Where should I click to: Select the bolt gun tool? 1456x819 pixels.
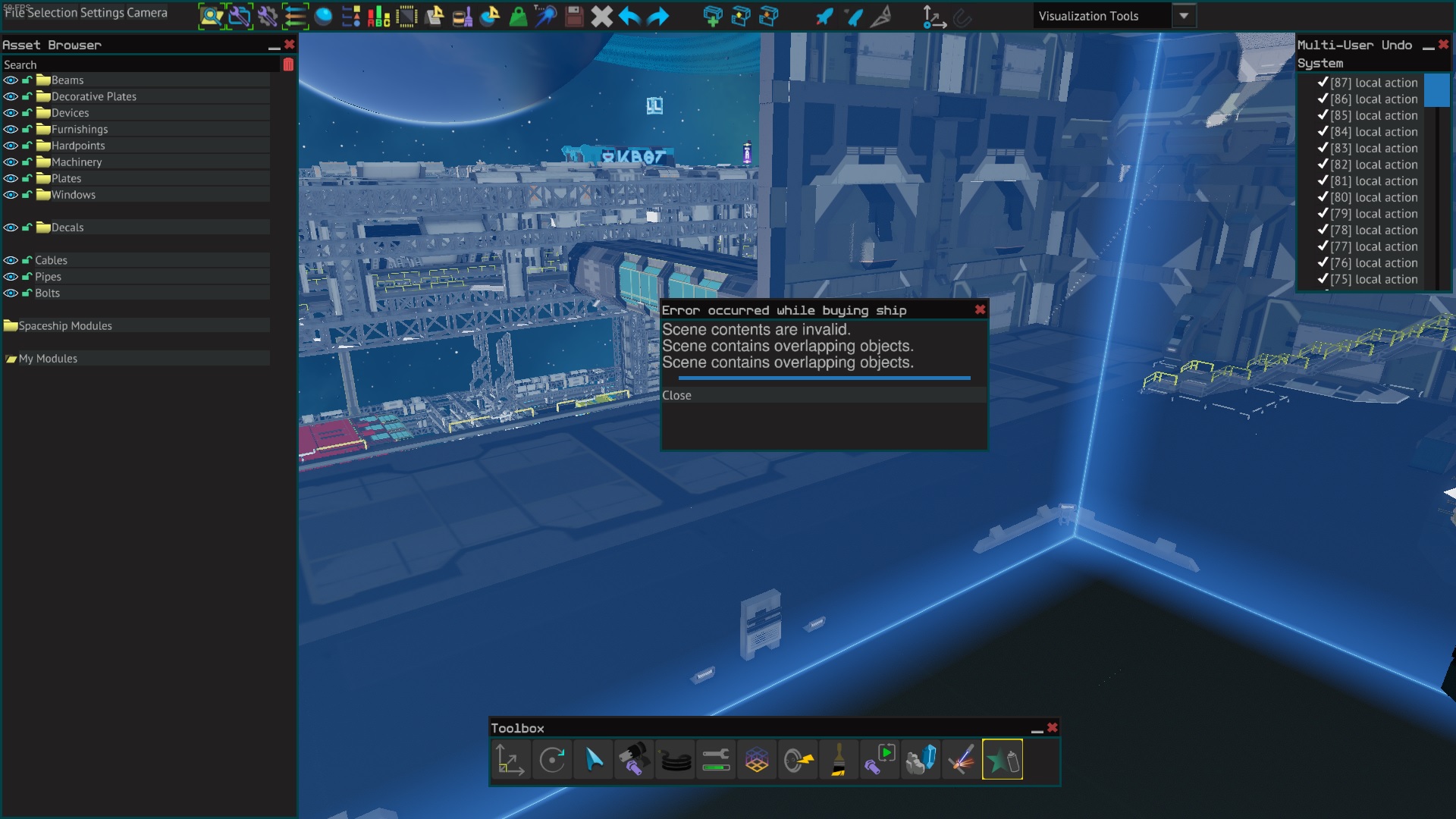pos(633,759)
